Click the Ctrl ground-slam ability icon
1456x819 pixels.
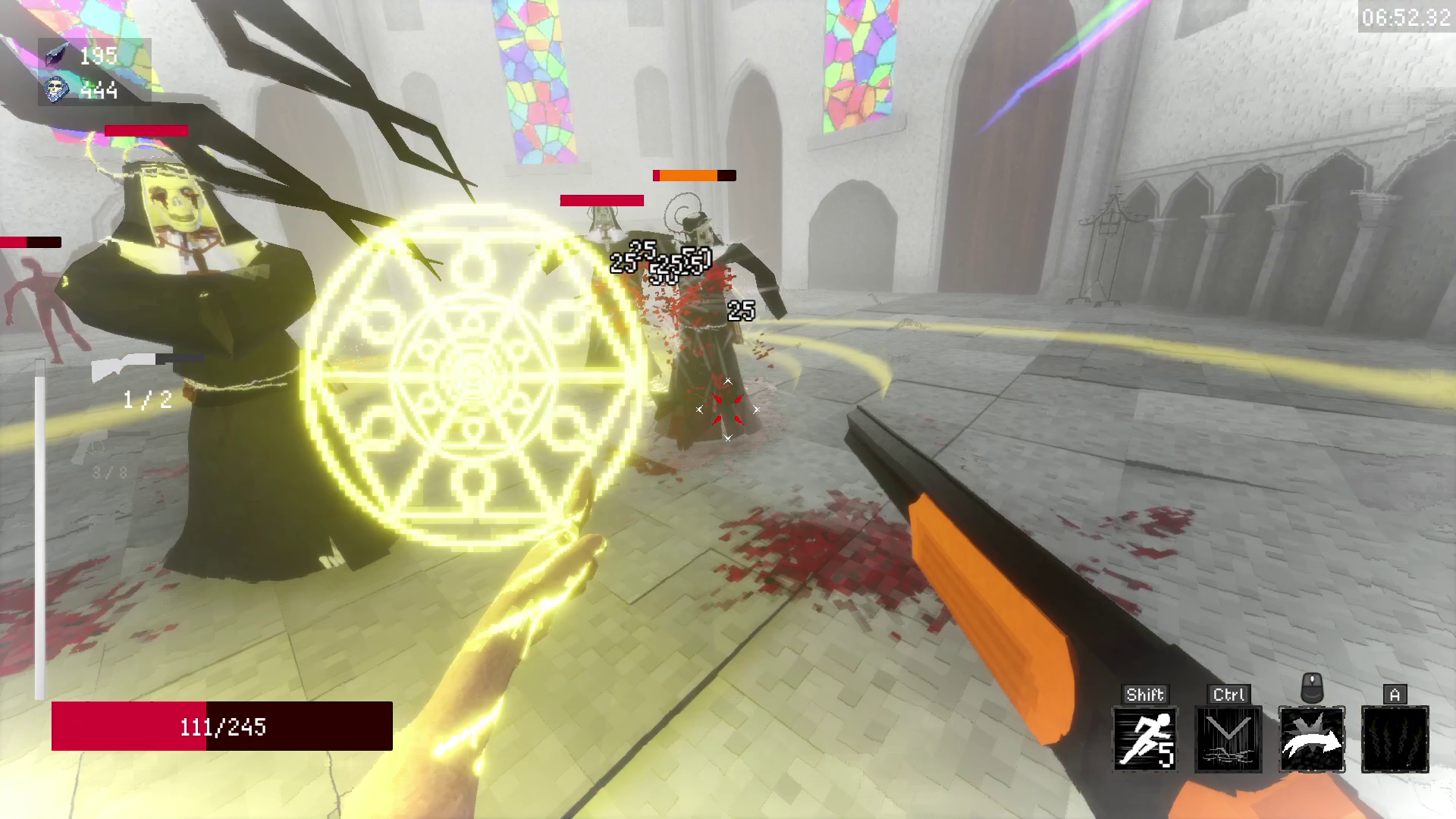[1228, 739]
